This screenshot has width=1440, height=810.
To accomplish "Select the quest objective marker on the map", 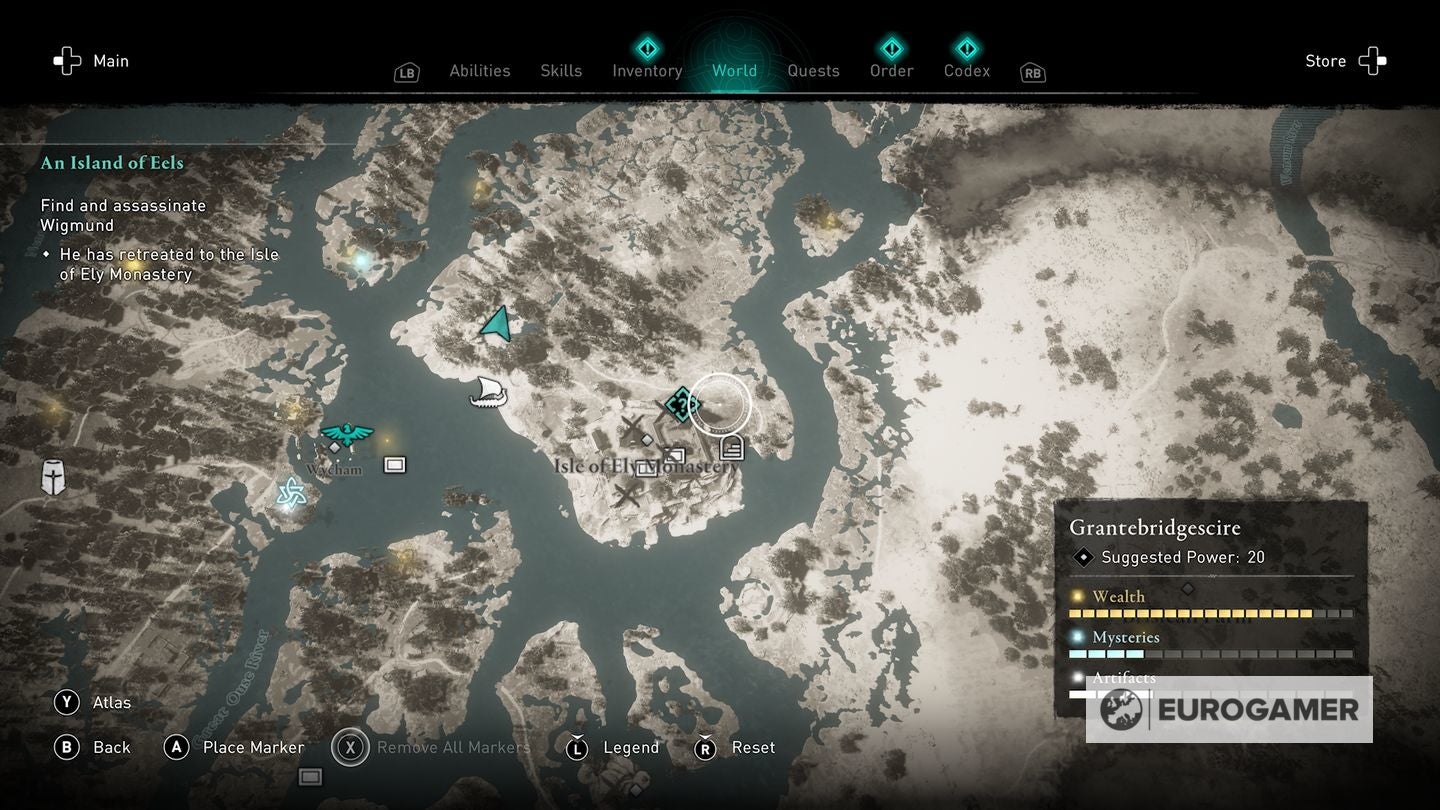I will click(682, 404).
